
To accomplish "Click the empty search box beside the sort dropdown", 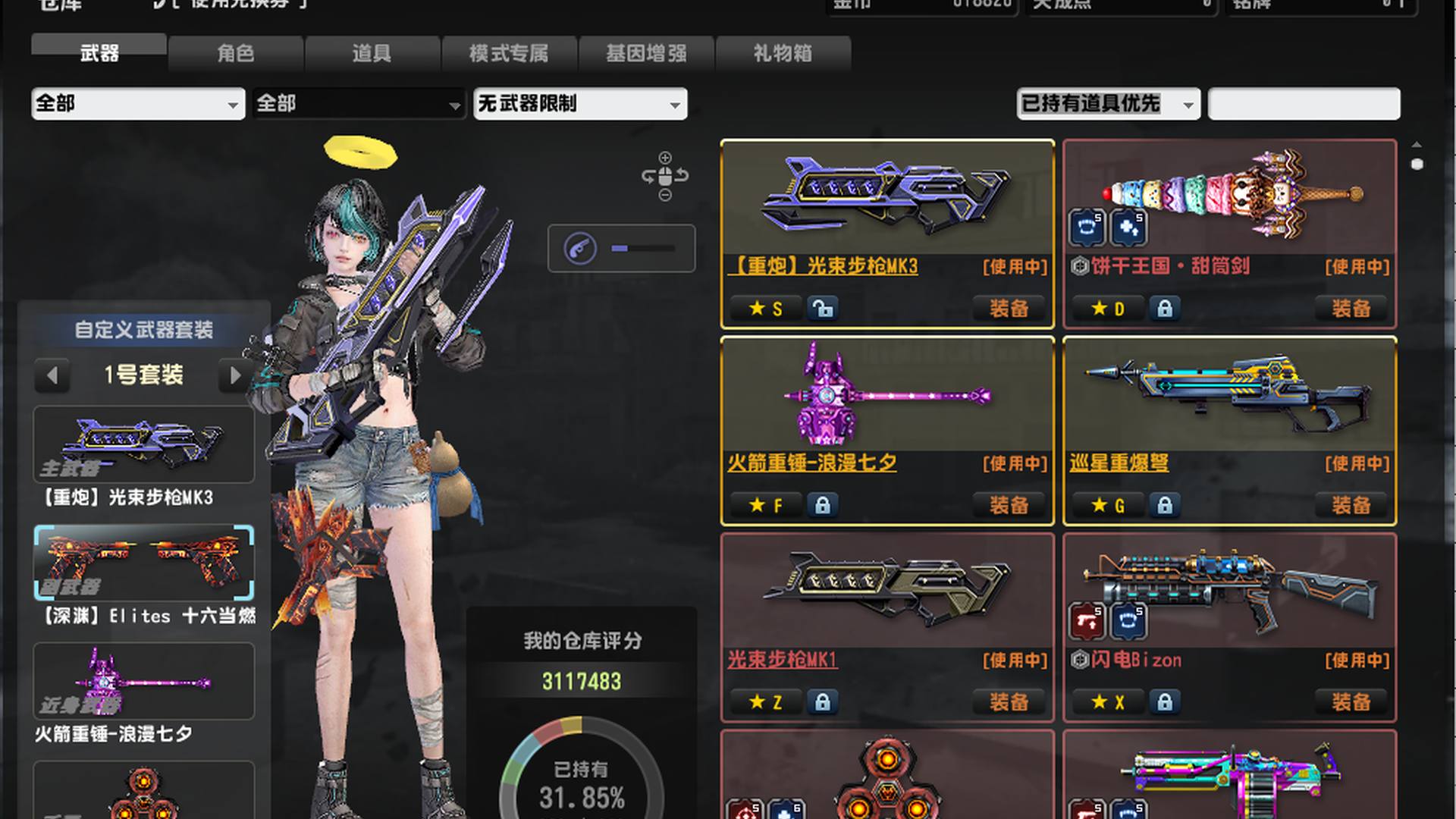I will pyautogui.click(x=1304, y=104).
